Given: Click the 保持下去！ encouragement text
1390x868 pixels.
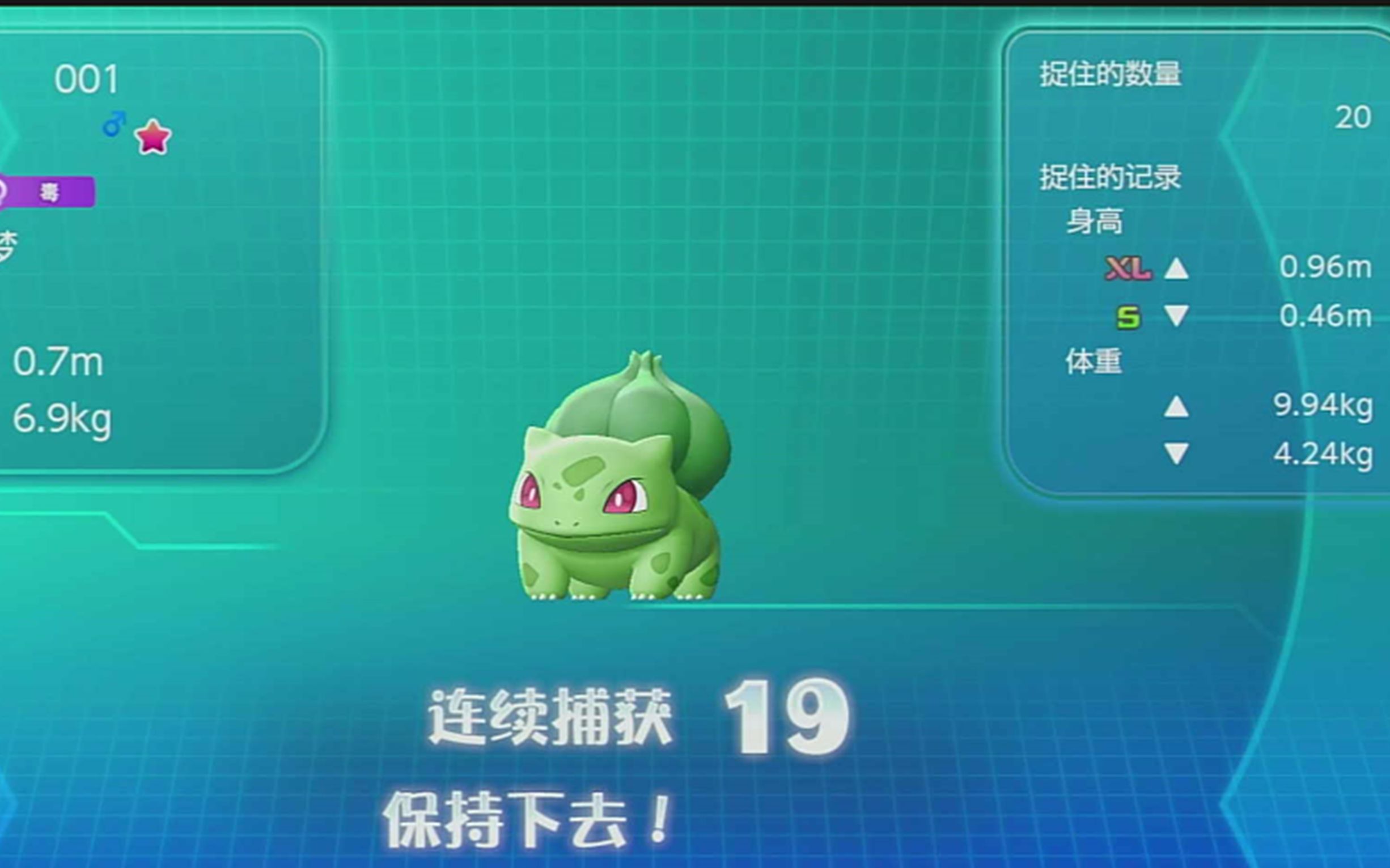Looking at the screenshot, I should [528, 820].
